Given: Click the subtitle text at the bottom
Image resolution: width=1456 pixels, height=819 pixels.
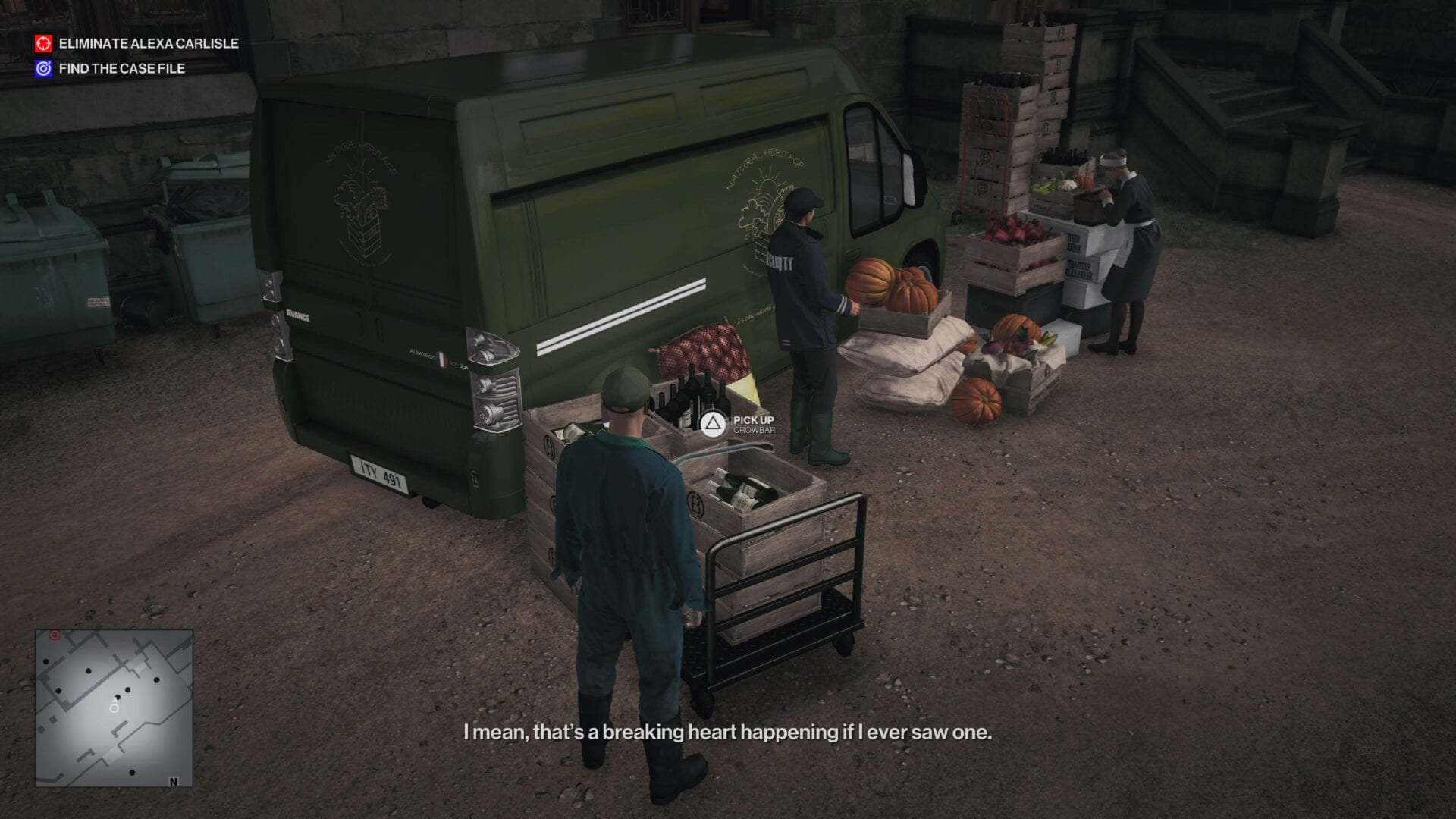Looking at the screenshot, I should pos(726,734).
